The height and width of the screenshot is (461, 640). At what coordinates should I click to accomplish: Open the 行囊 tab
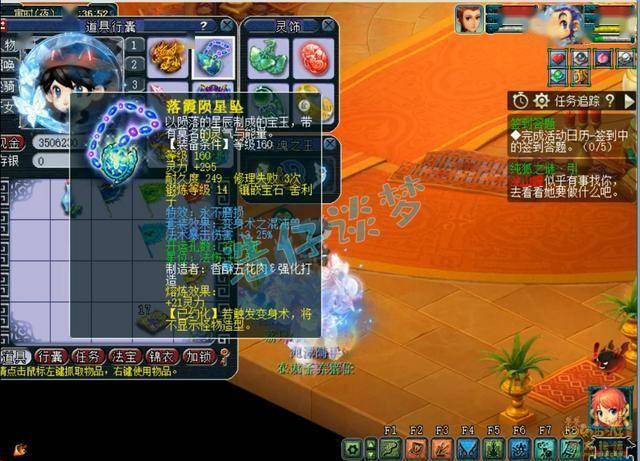coord(50,356)
